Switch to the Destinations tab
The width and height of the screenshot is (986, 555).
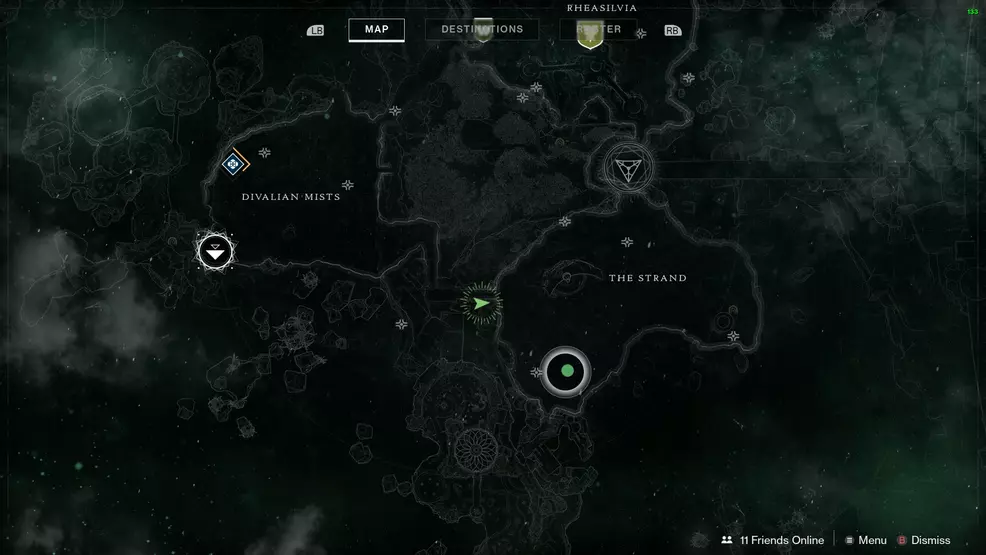482,29
